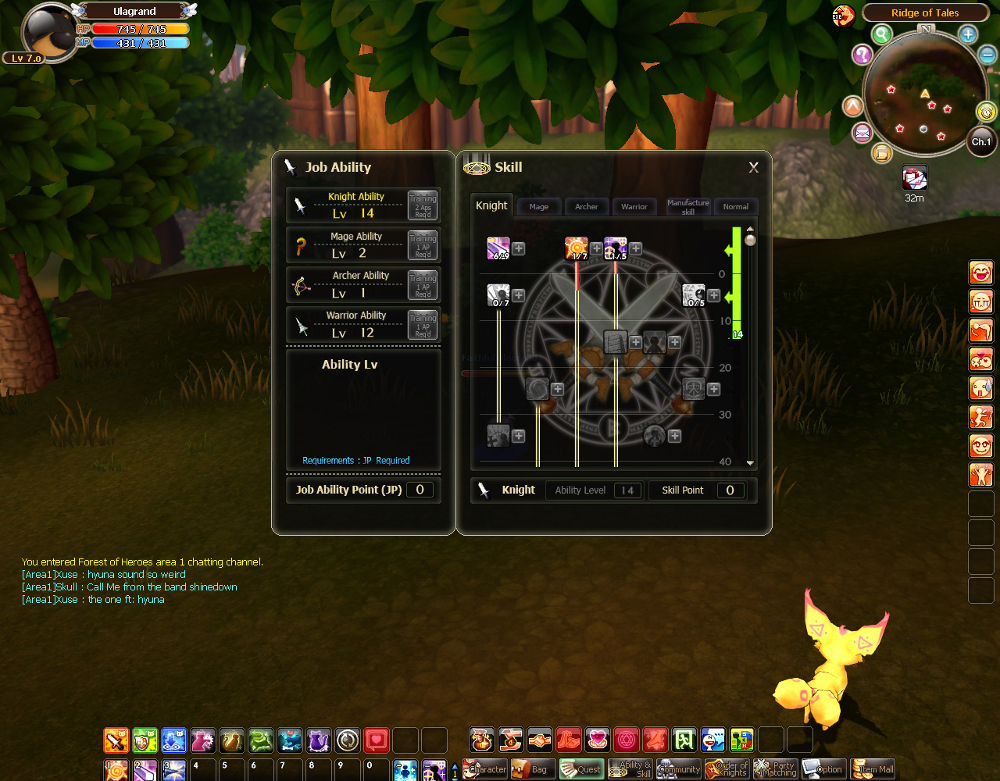Image resolution: width=1000 pixels, height=781 pixels.
Task: Open the Character menu button
Action: tap(483, 769)
